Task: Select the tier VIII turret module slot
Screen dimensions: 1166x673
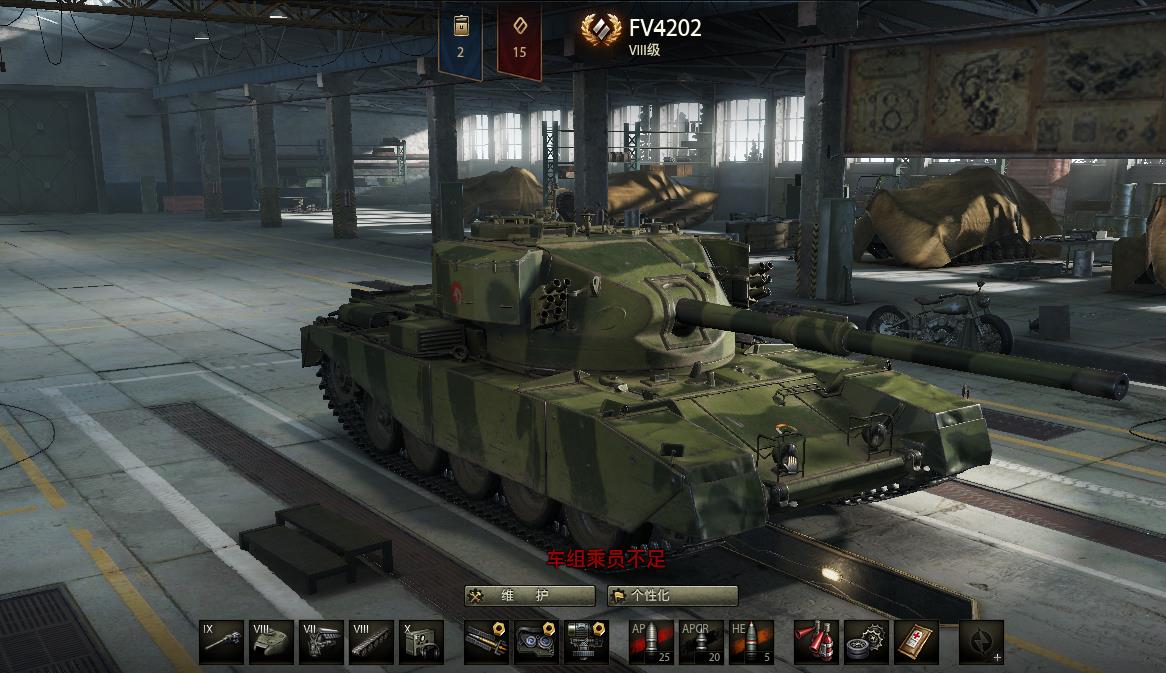Action: [271, 642]
